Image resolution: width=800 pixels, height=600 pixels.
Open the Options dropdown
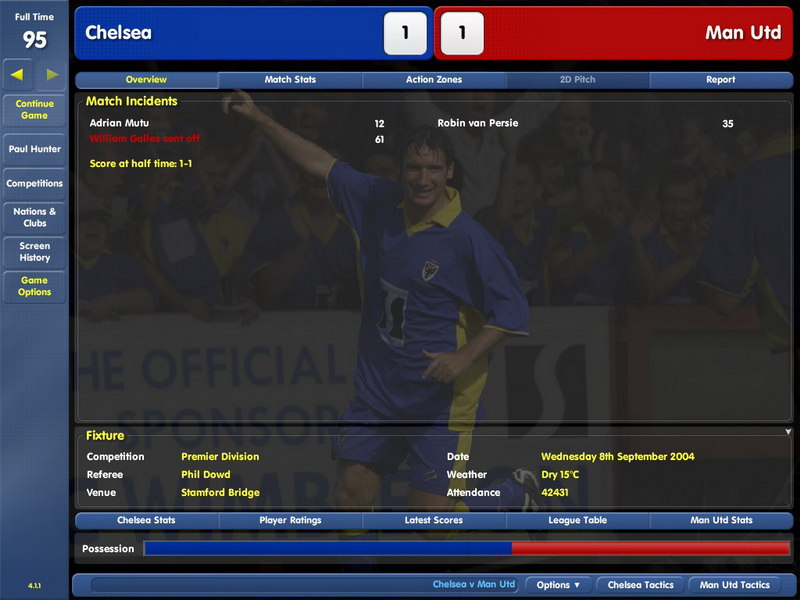(x=558, y=585)
